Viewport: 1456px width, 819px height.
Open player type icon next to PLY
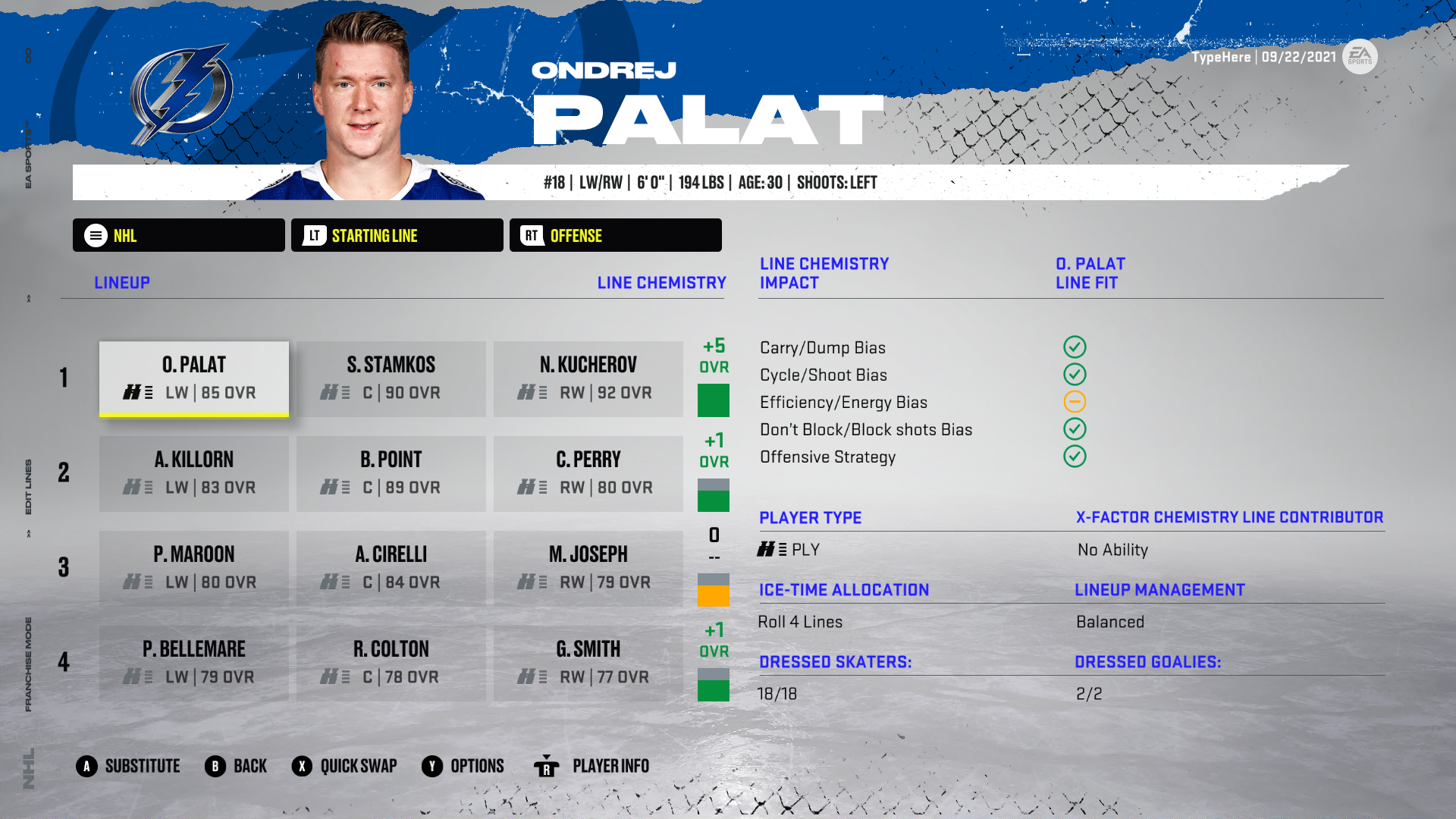tap(771, 549)
